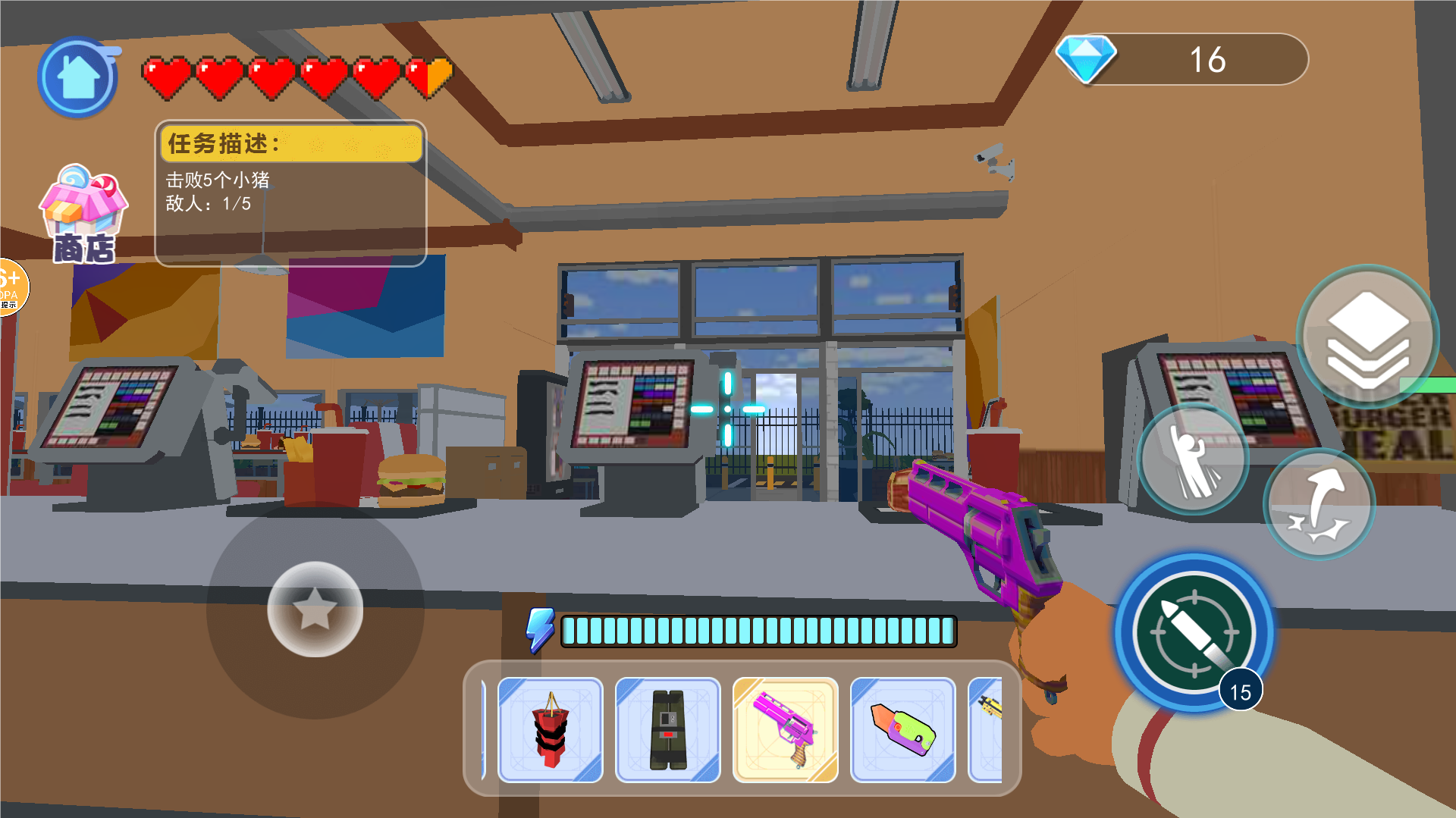Select the purple revolver slot
The height and width of the screenshot is (818, 1456).
click(786, 729)
